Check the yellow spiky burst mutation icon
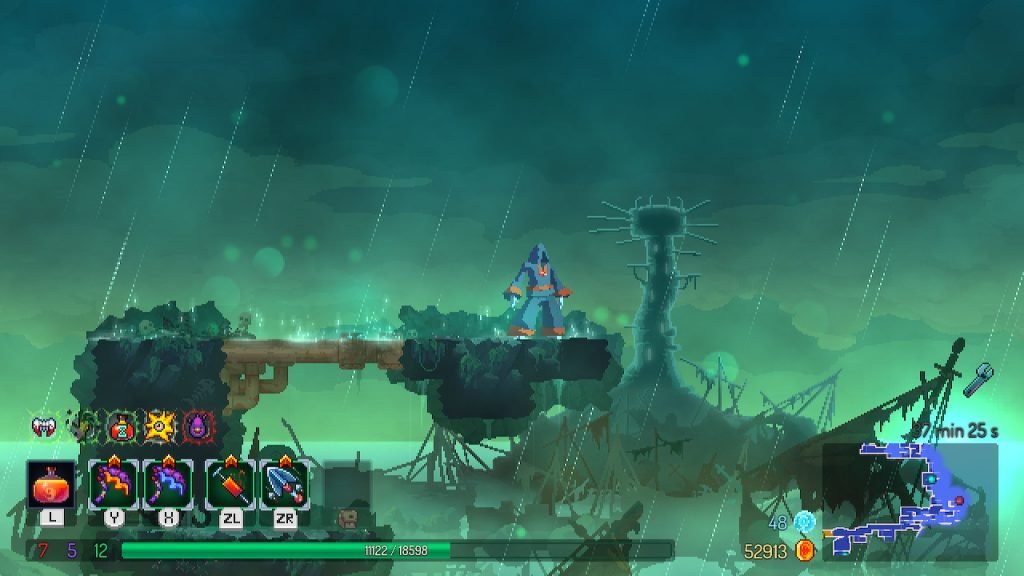The height and width of the screenshot is (576, 1024). point(159,427)
